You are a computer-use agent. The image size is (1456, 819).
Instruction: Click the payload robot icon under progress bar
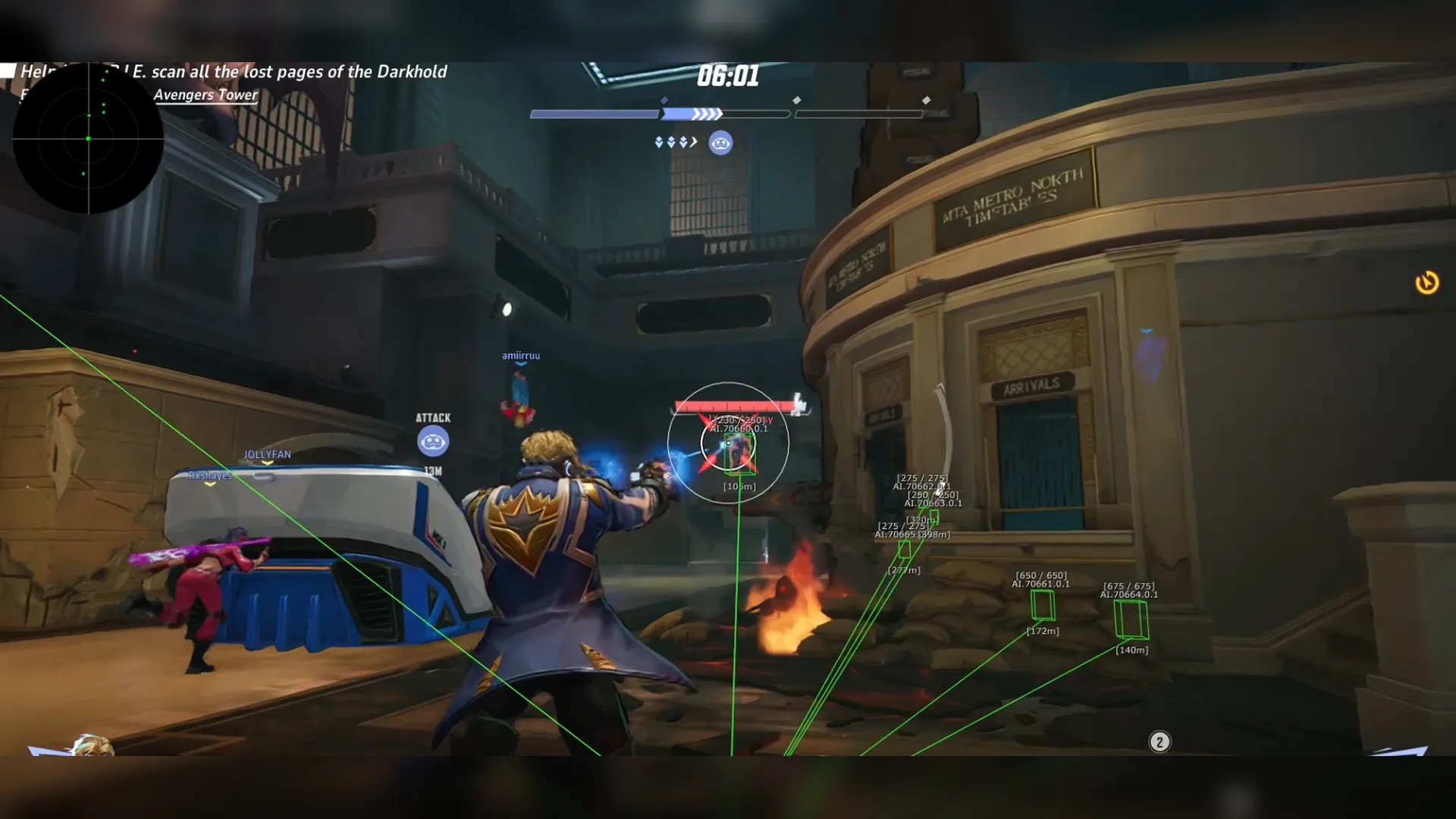720,143
